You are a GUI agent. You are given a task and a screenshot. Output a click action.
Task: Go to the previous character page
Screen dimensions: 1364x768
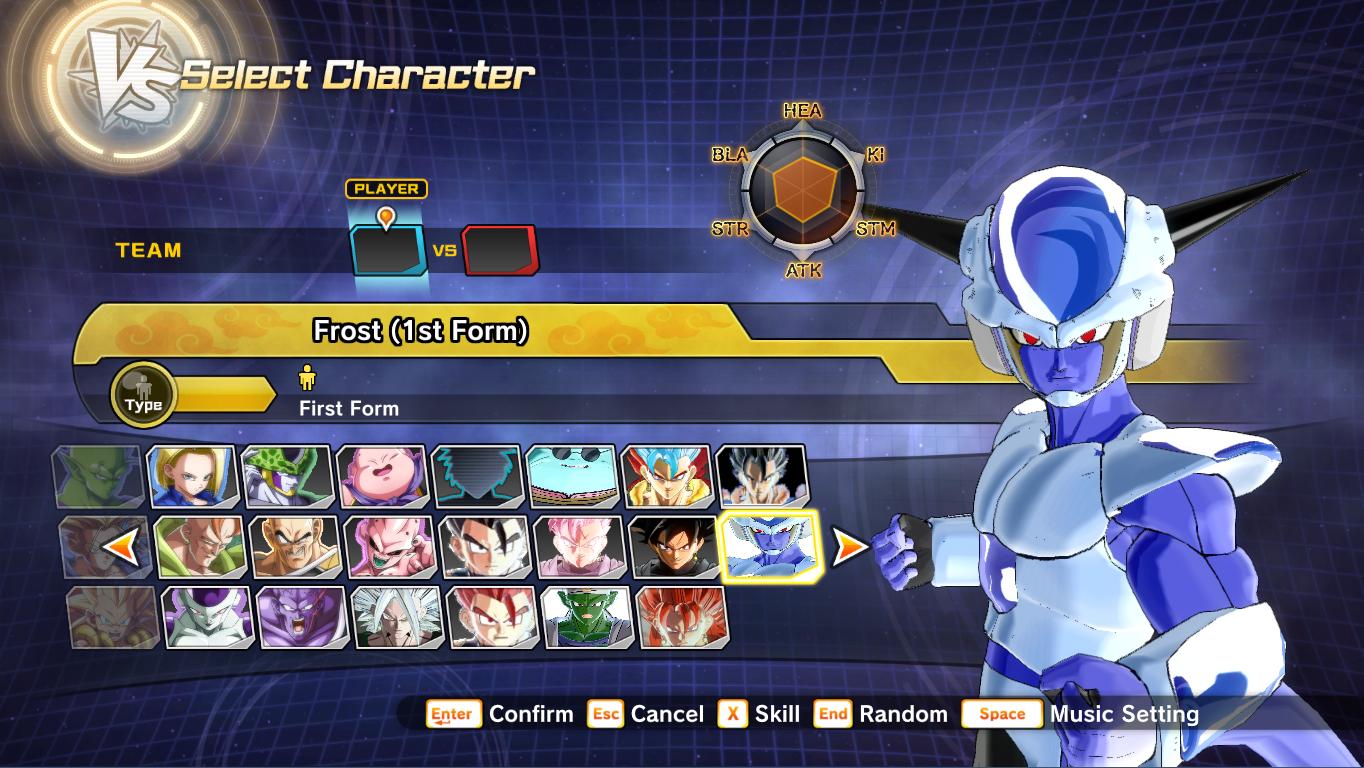120,546
